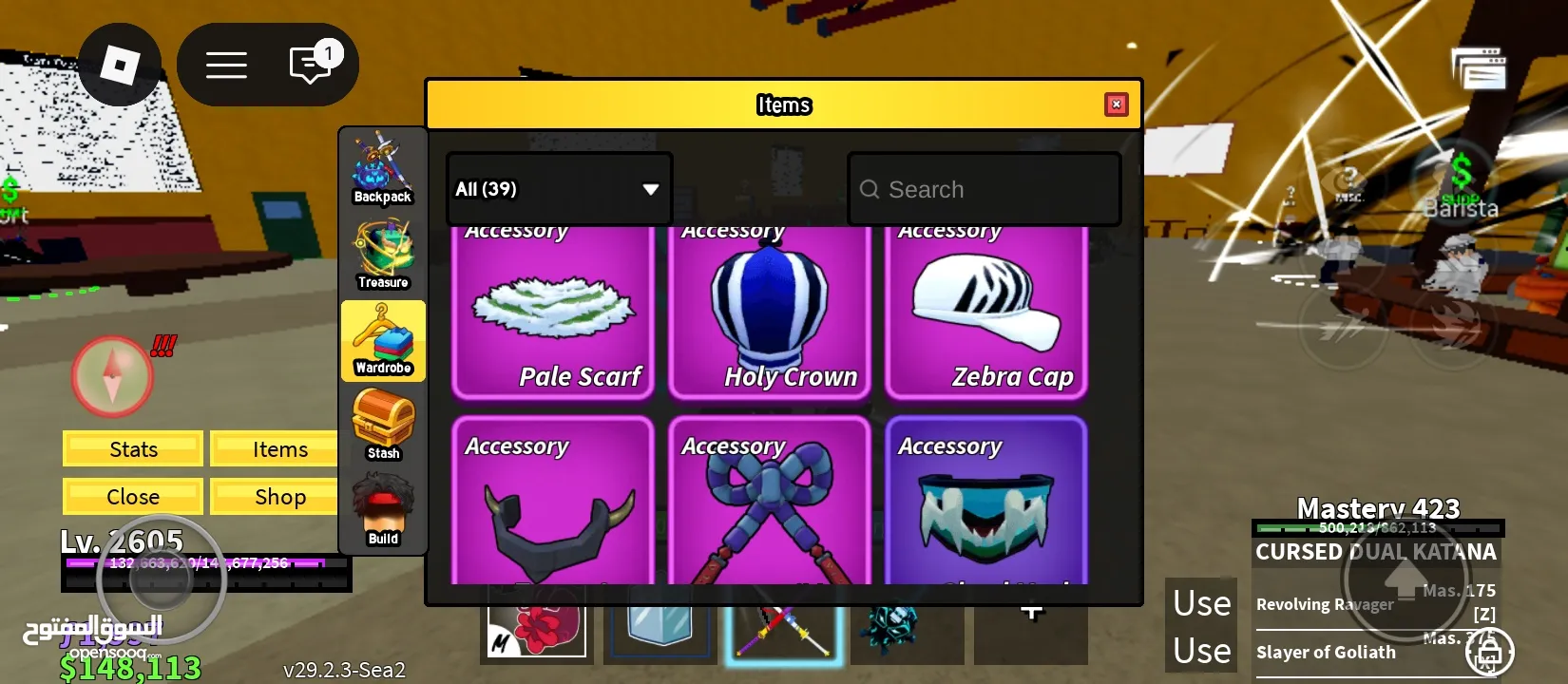Viewport: 1568px width, 684px height.
Task: Open the Roblox logo menu
Action: (x=120, y=65)
